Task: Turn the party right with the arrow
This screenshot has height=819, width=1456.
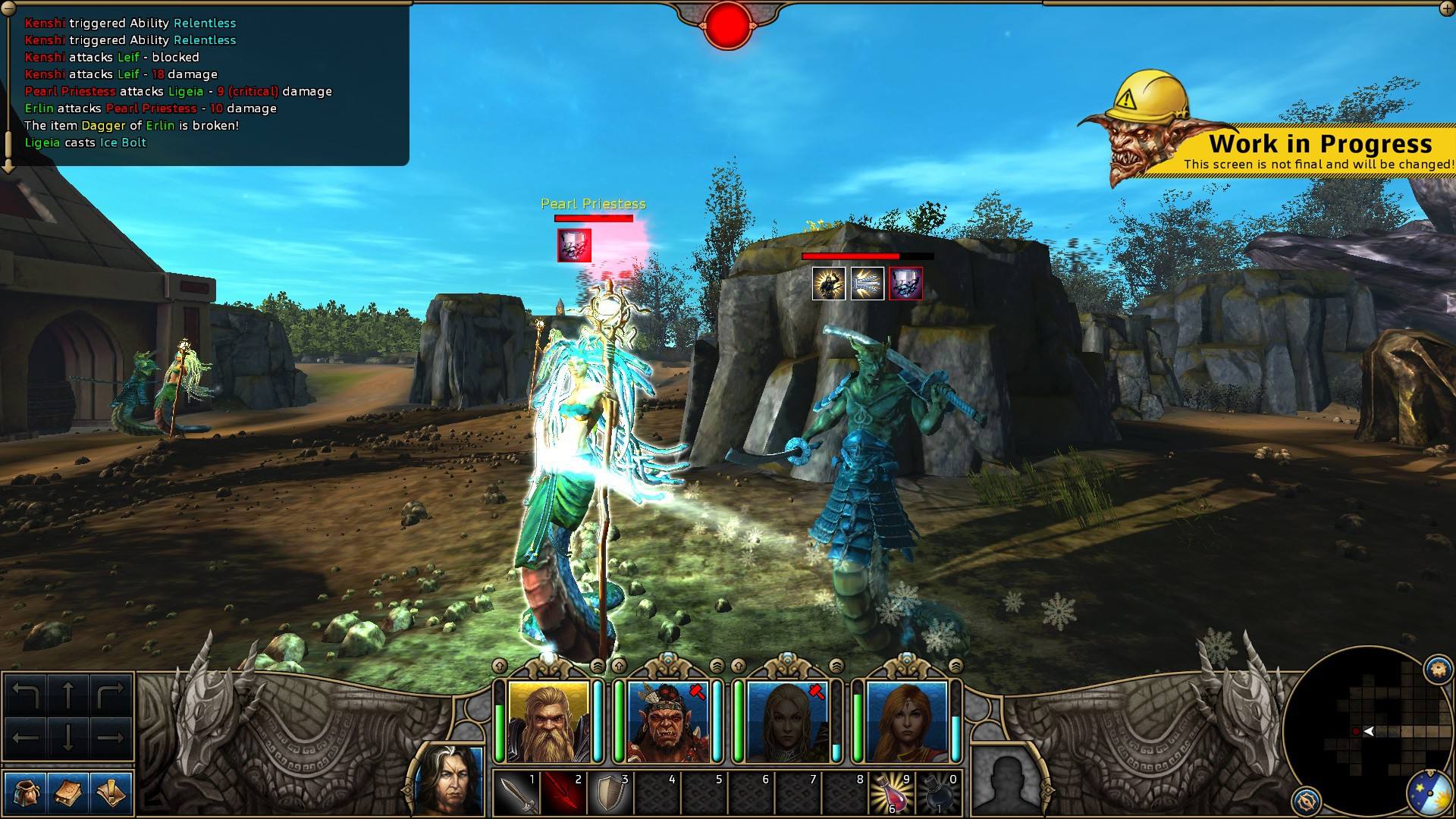Action: [x=111, y=695]
